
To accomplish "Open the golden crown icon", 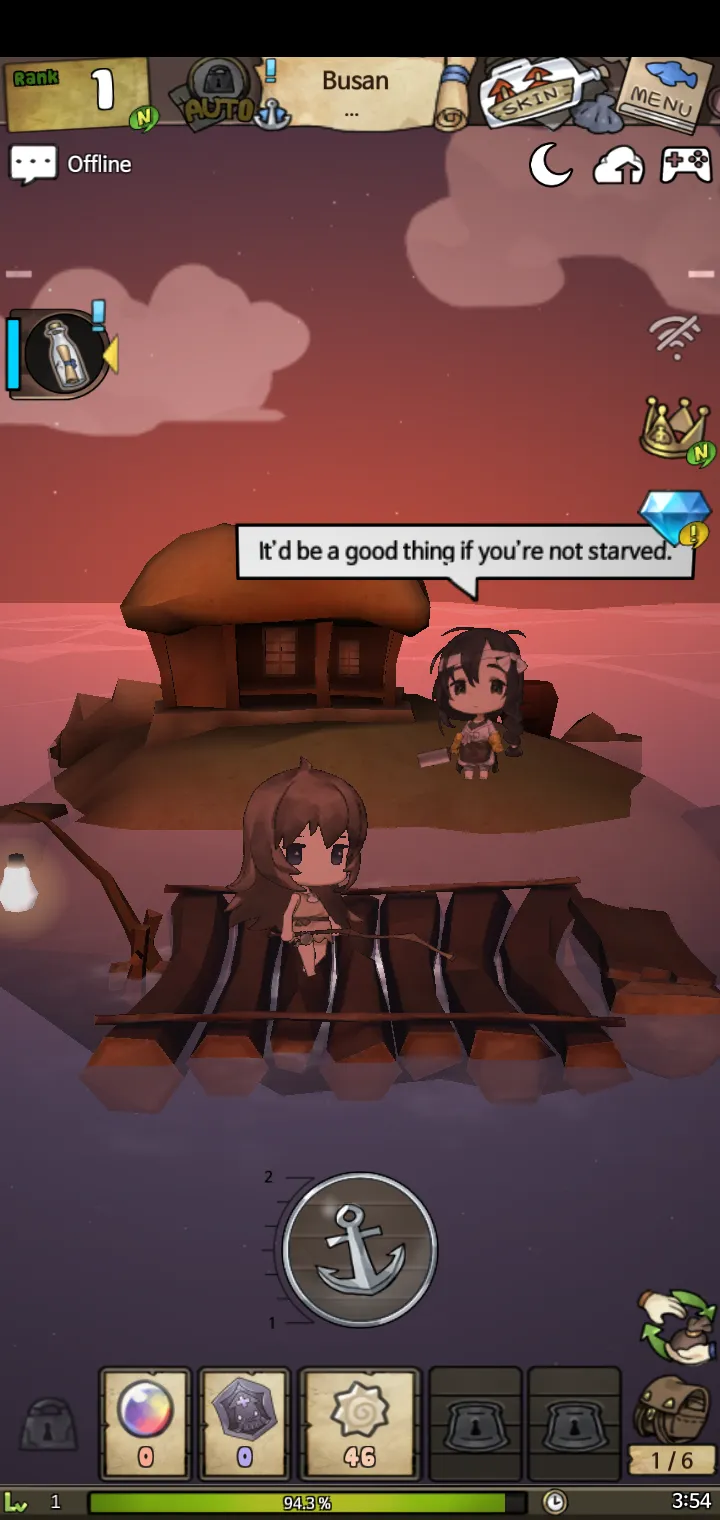I will 674,428.
